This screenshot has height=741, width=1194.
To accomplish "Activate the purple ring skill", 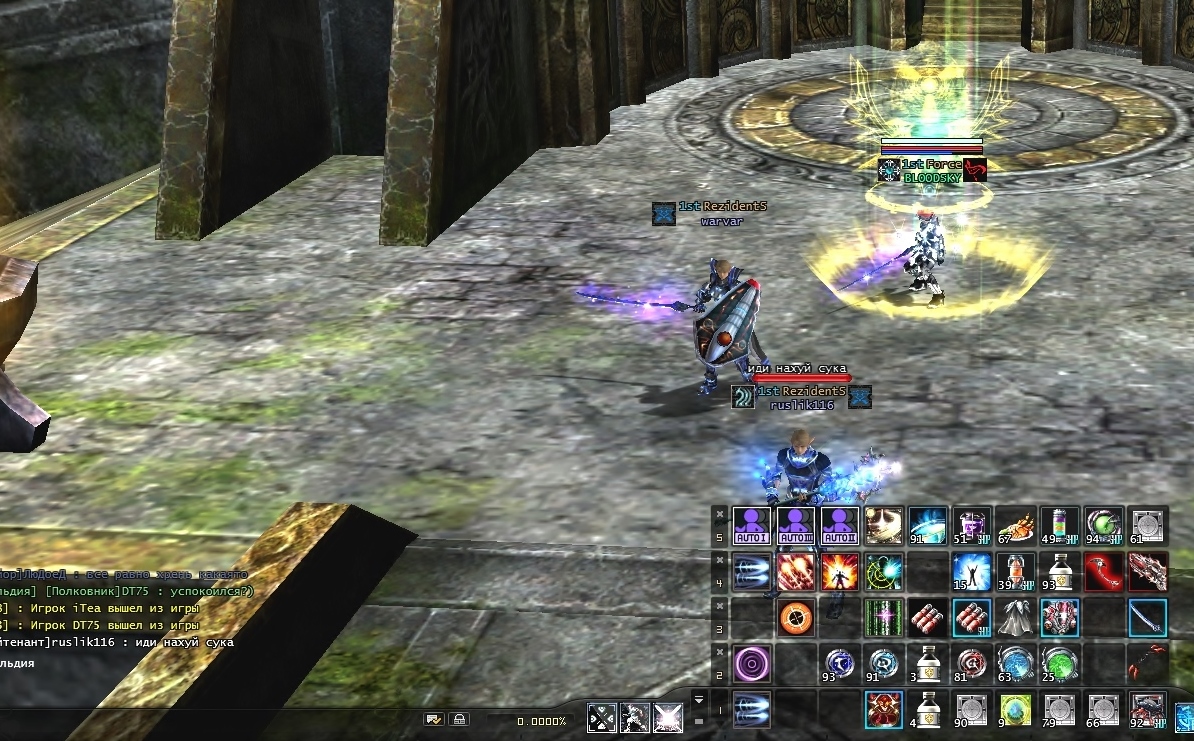I will tap(752, 664).
